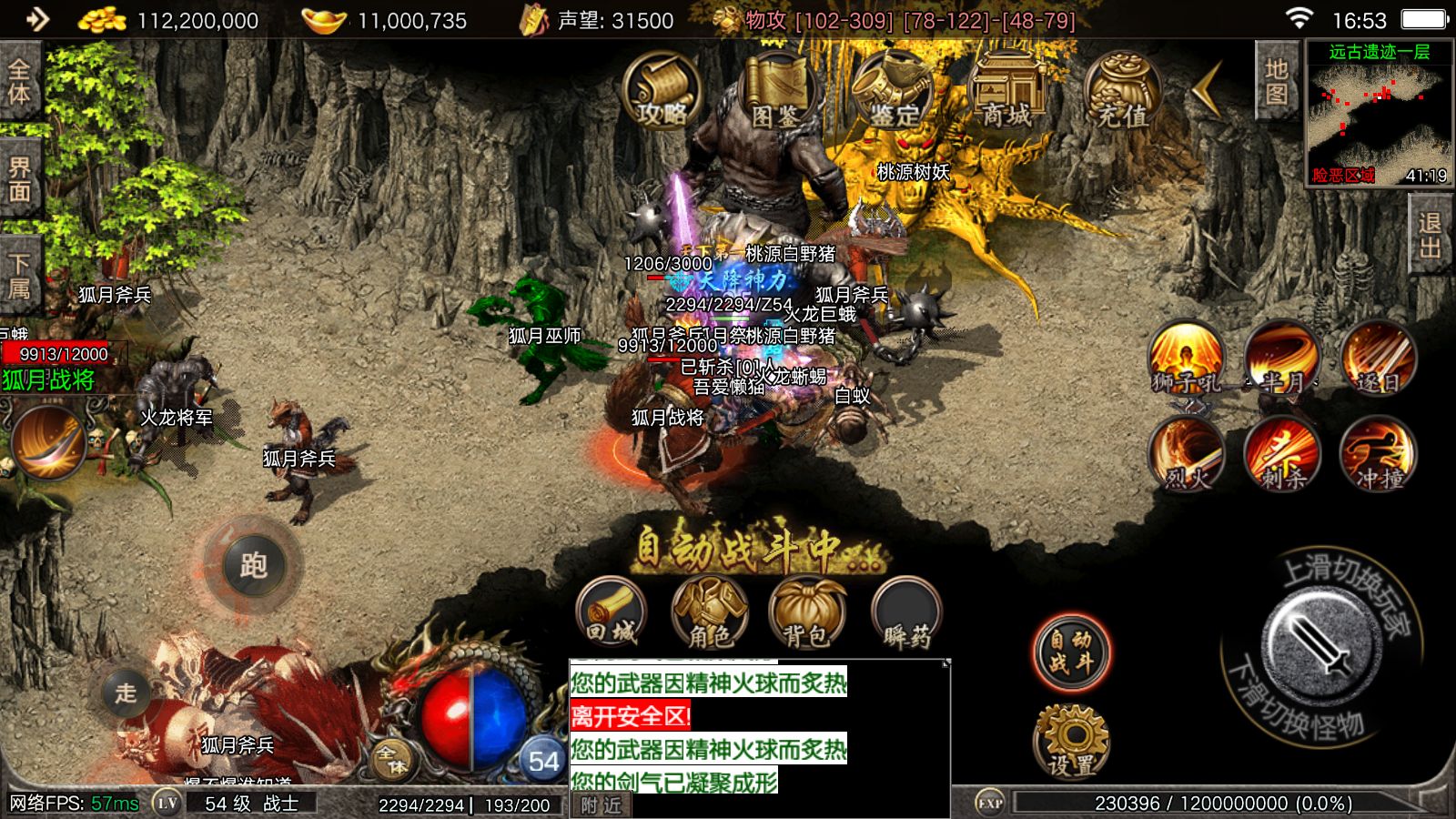Open the 商城 shop
This screenshot has width=1456, height=819.
(x=1007, y=91)
